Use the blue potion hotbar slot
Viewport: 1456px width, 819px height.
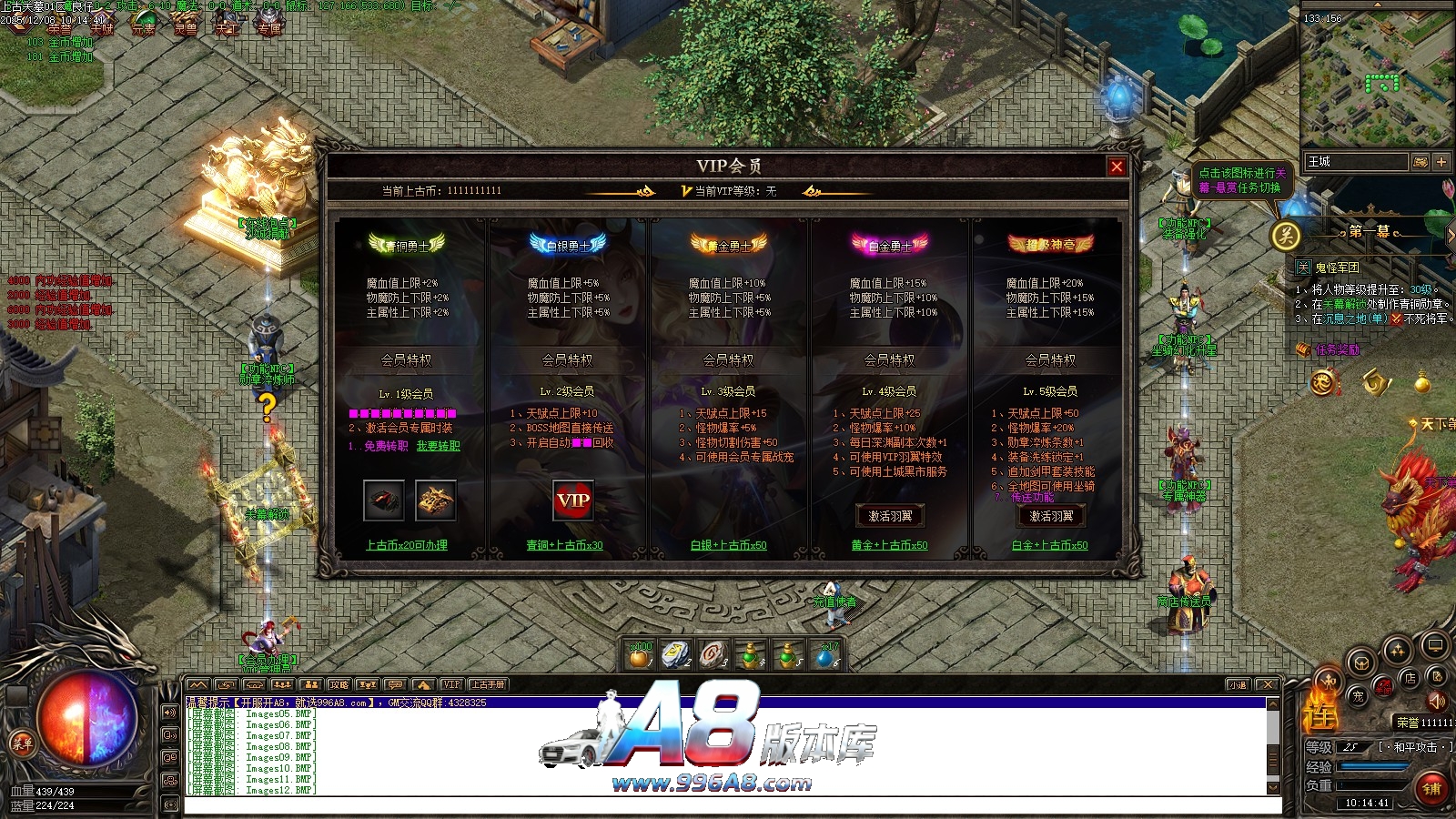pyautogui.click(x=825, y=655)
